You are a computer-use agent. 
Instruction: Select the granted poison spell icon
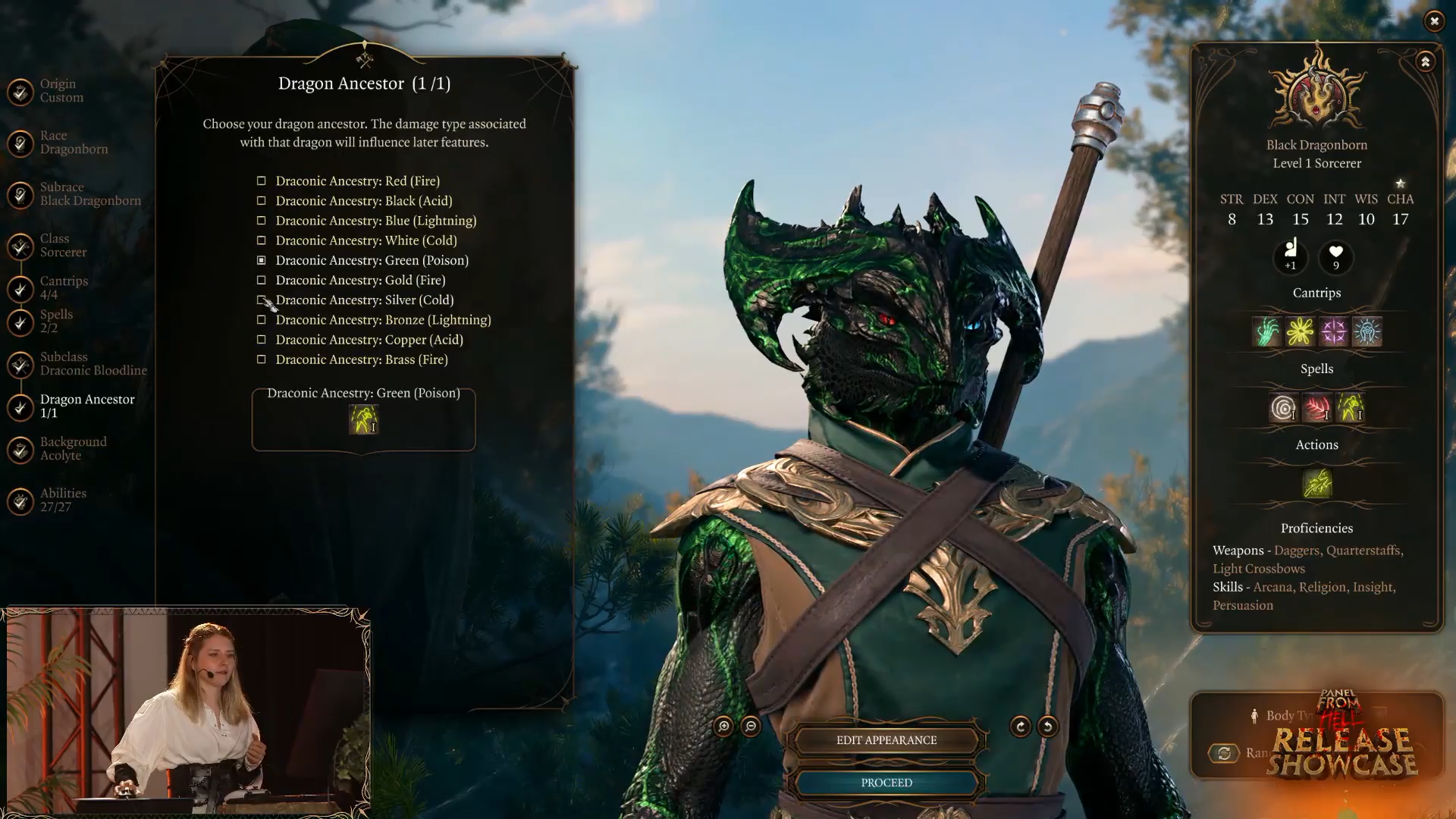363,419
